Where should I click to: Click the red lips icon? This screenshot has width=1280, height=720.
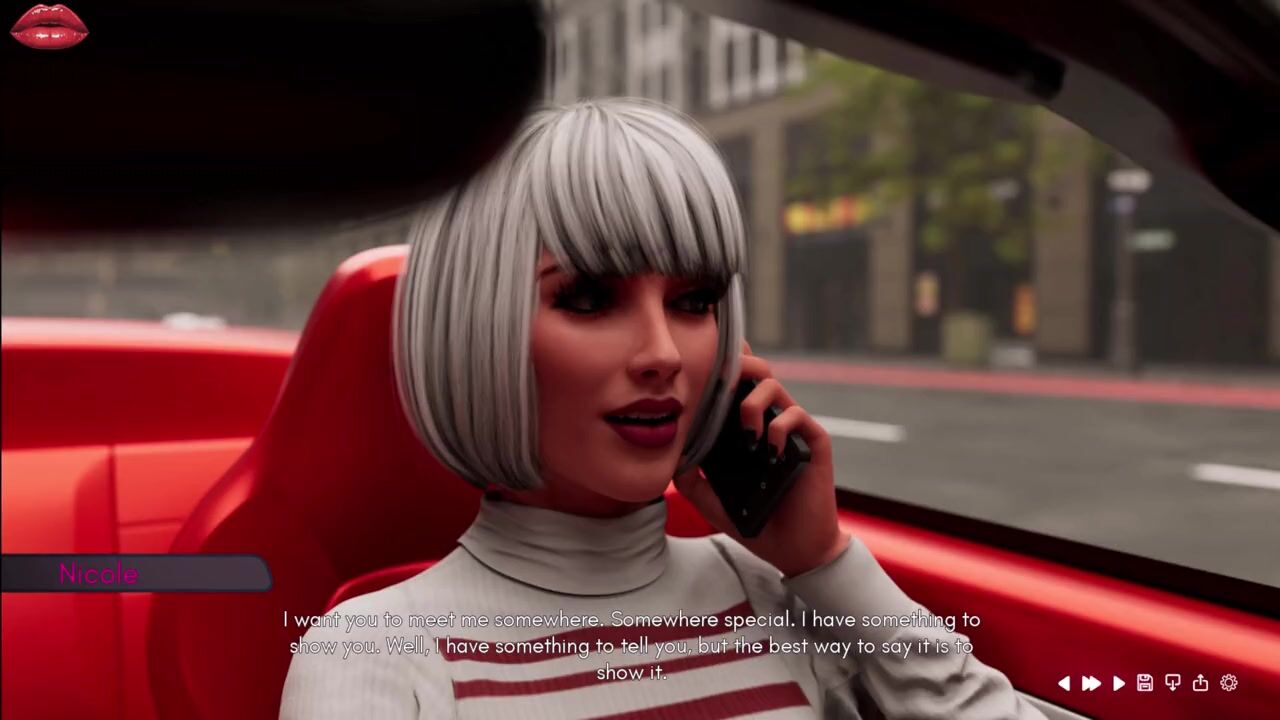(x=49, y=26)
